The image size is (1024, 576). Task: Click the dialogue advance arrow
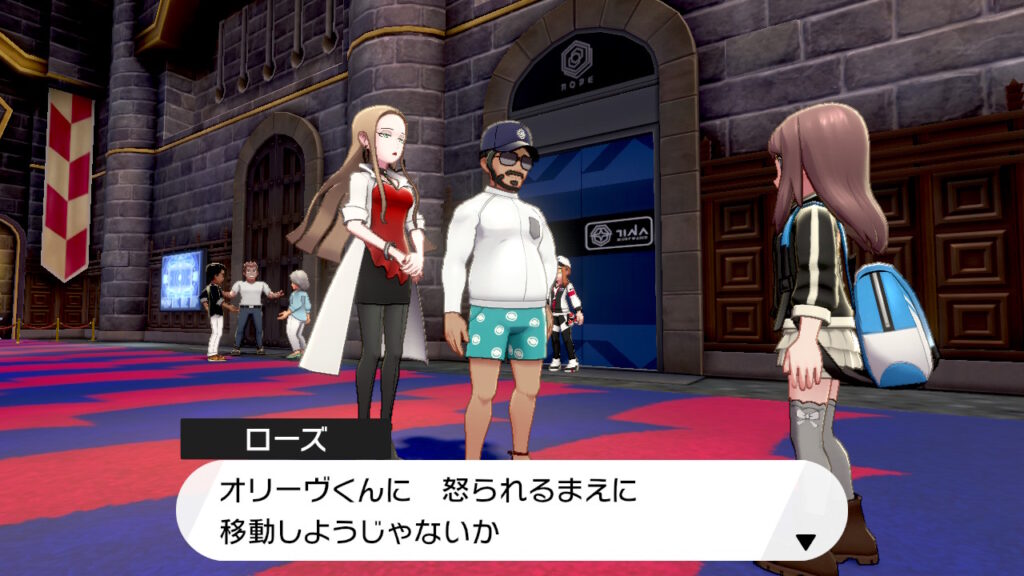pos(805,542)
